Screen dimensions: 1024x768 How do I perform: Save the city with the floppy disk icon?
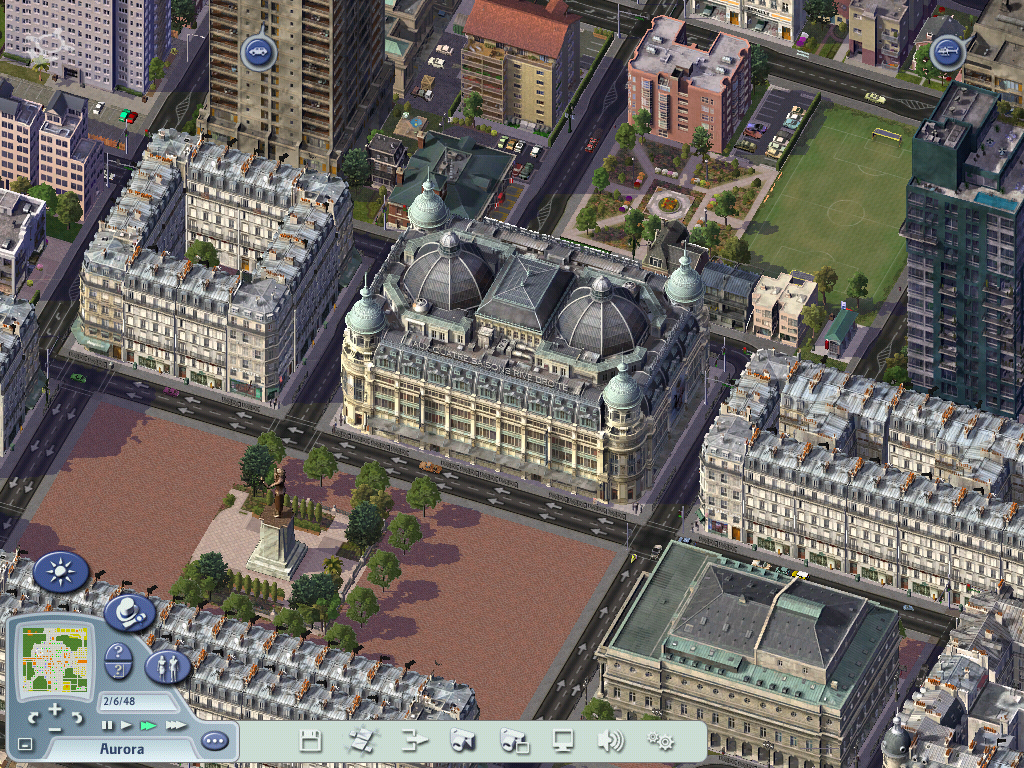click(x=311, y=741)
